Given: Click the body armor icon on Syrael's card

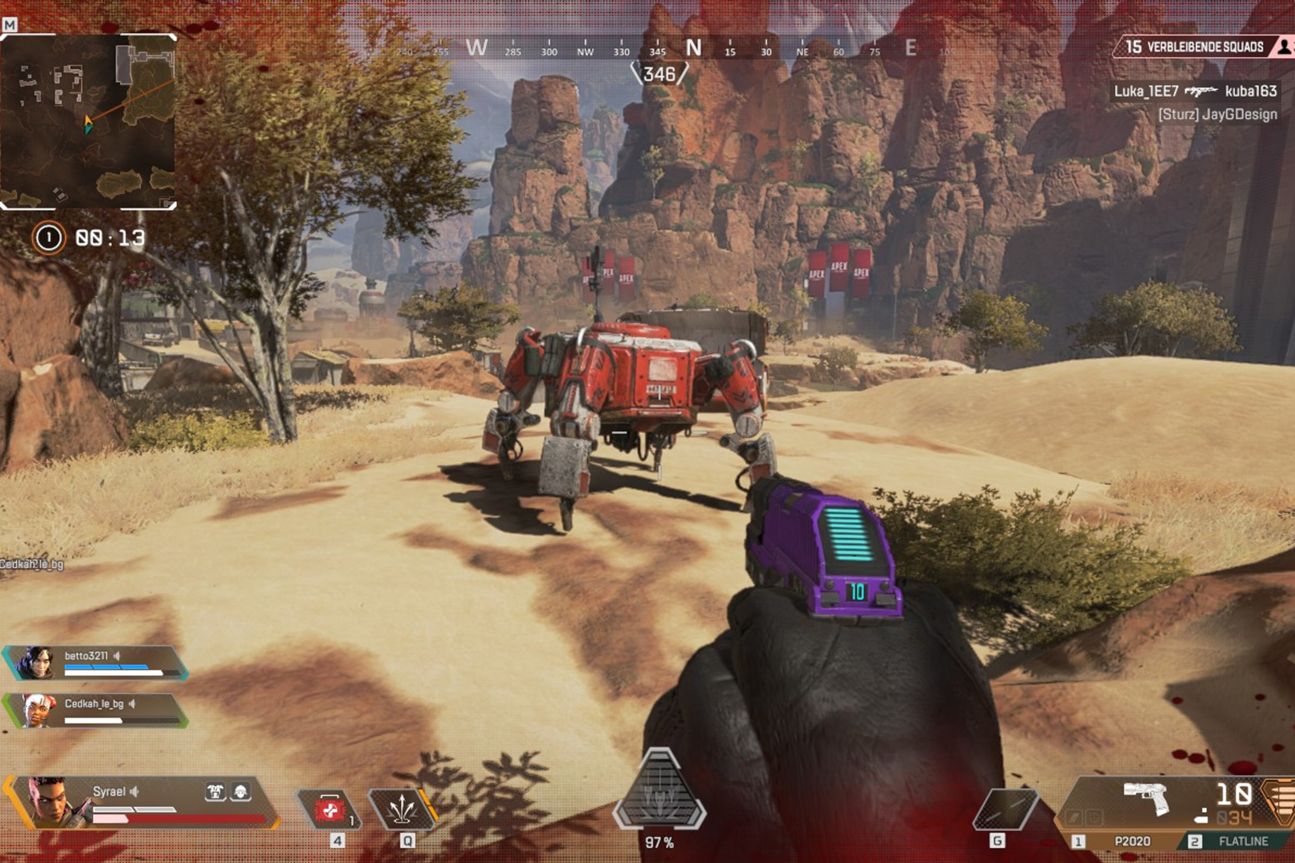Looking at the screenshot, I should pyautogui.click(x=215, y=791).
